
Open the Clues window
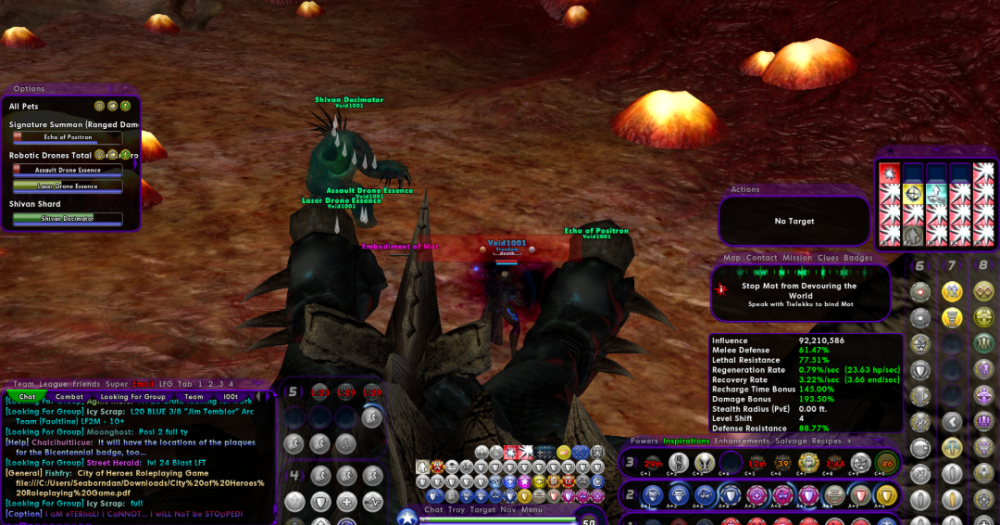pyautogui.click(x=828, y=258)
